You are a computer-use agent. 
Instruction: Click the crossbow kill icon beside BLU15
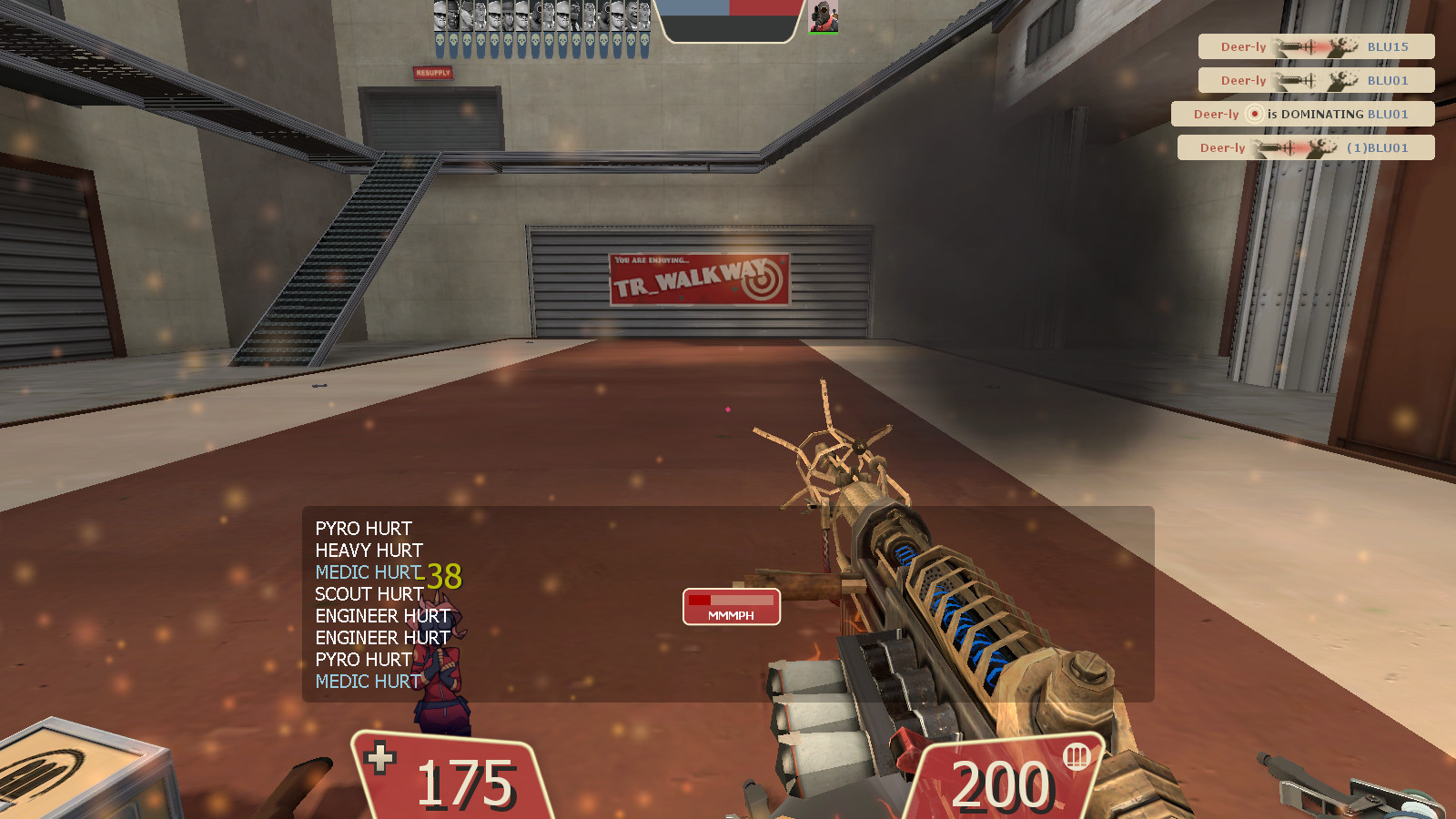(1294, 46)
